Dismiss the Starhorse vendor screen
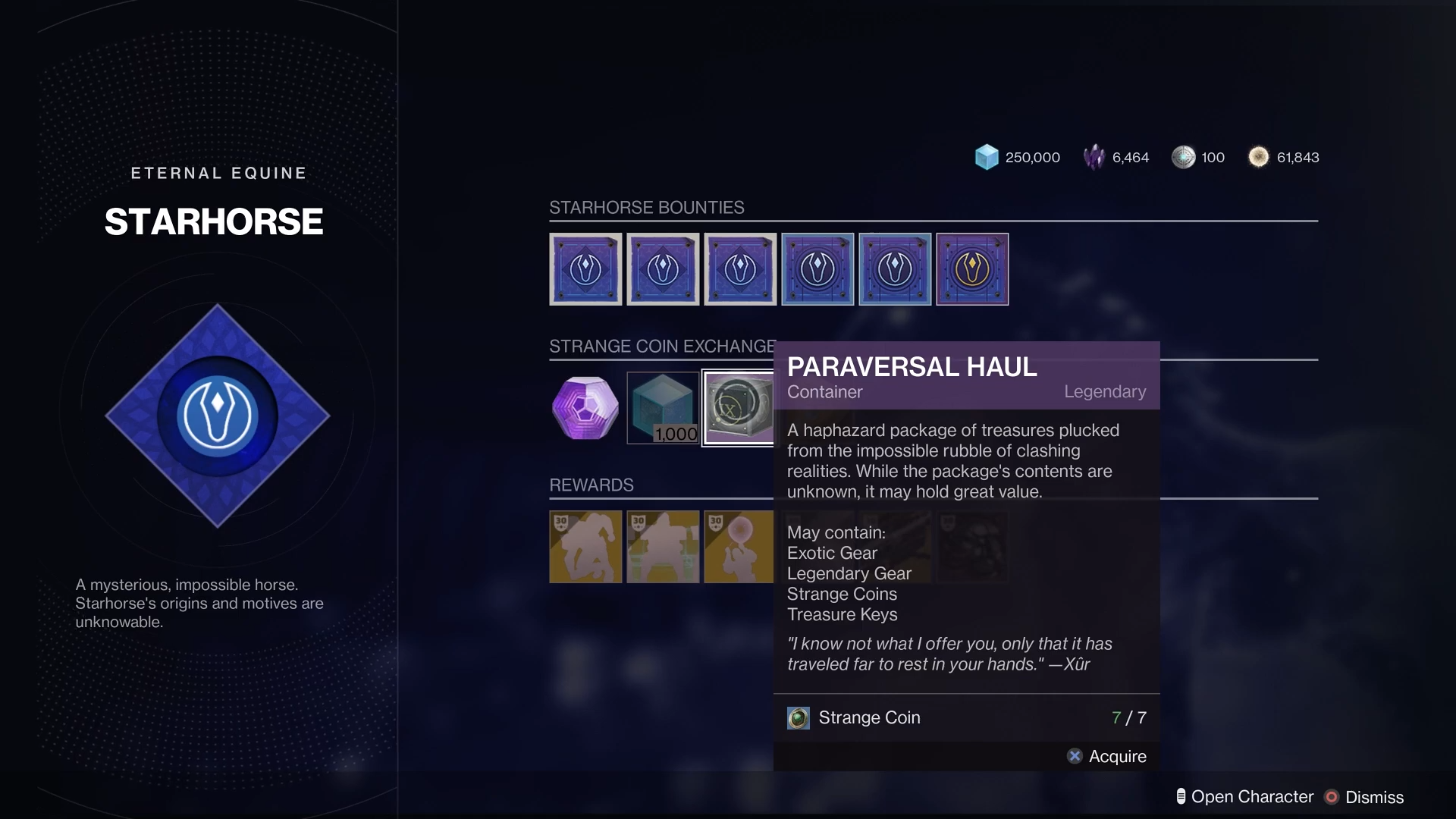Screen dimensions: 1456x819 pyautogui.click(x=1364, y=797)
